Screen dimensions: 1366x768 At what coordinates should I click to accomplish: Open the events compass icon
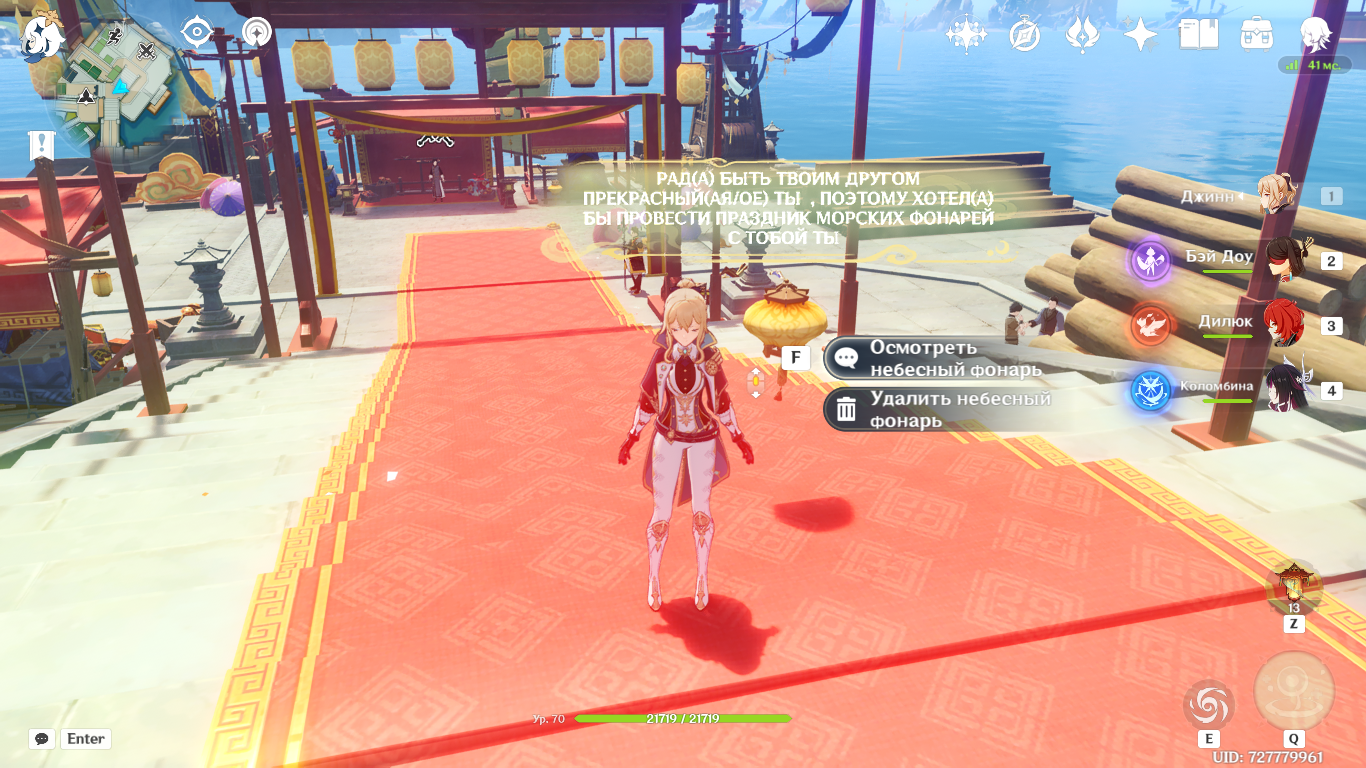tap(1025, 35)
